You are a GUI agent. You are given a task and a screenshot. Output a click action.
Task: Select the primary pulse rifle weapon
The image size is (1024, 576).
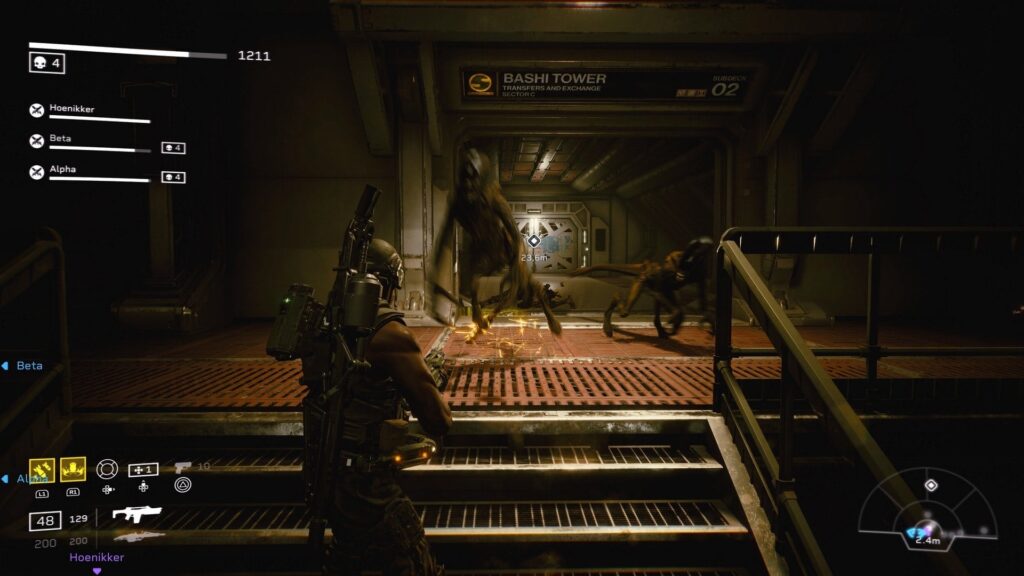pos(137,515)
